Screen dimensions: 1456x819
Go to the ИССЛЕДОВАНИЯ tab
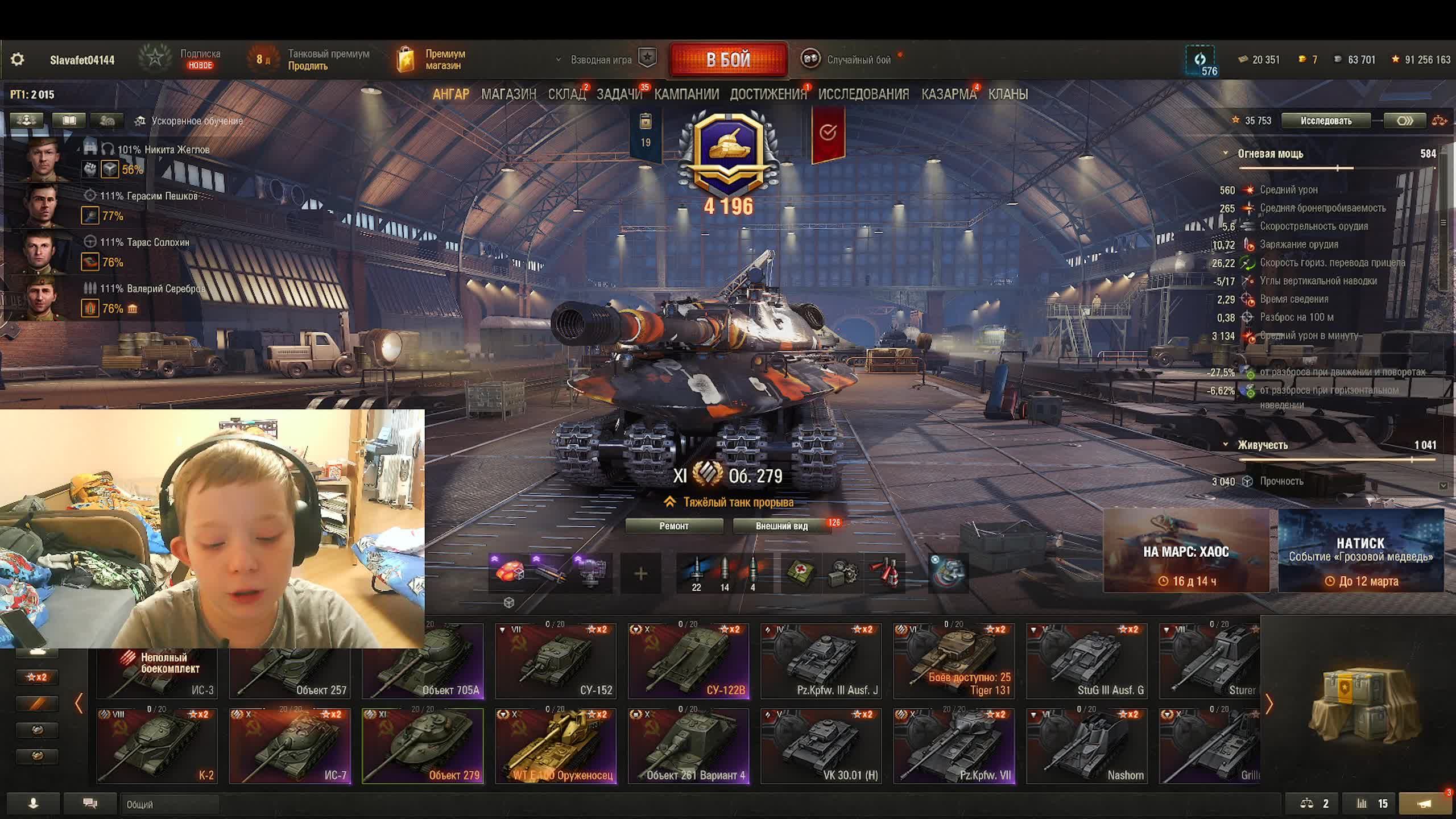click(863, 94)
